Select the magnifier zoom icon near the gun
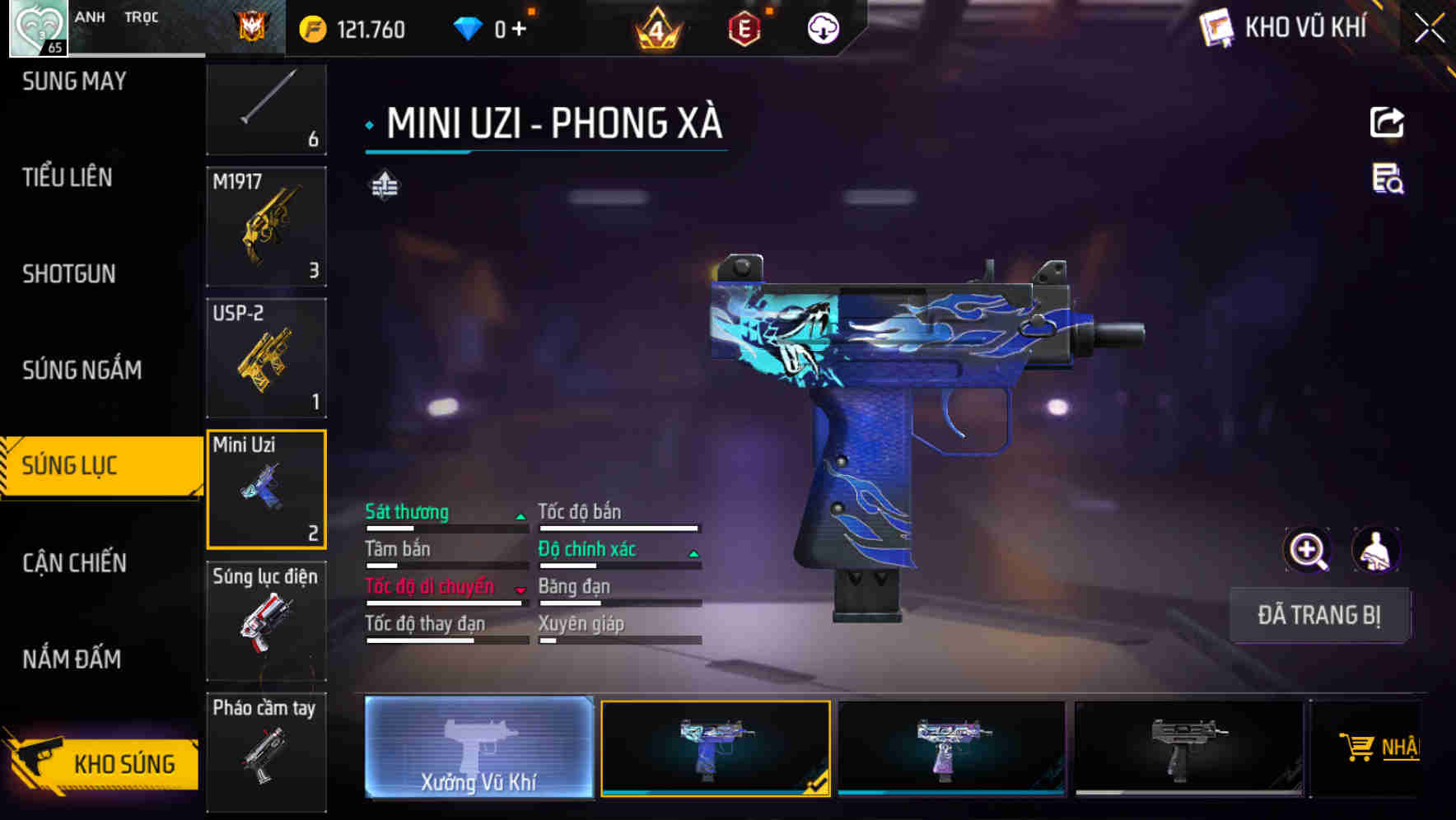This screenshot has height=820, width=1456. (1309, 550)
